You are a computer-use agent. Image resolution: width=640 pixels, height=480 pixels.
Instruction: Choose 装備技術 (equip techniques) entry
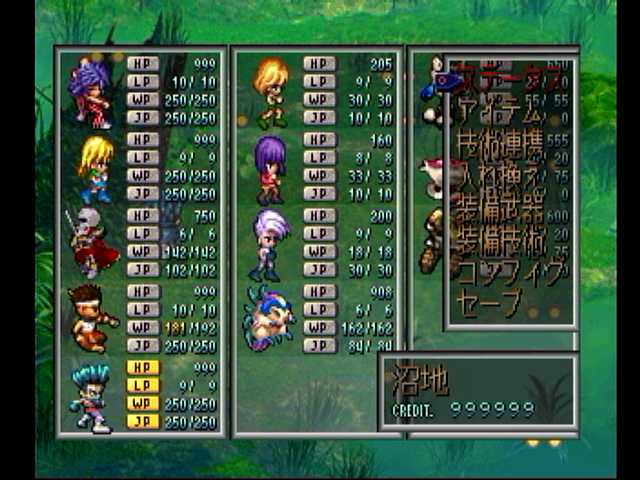coord(500,241)
